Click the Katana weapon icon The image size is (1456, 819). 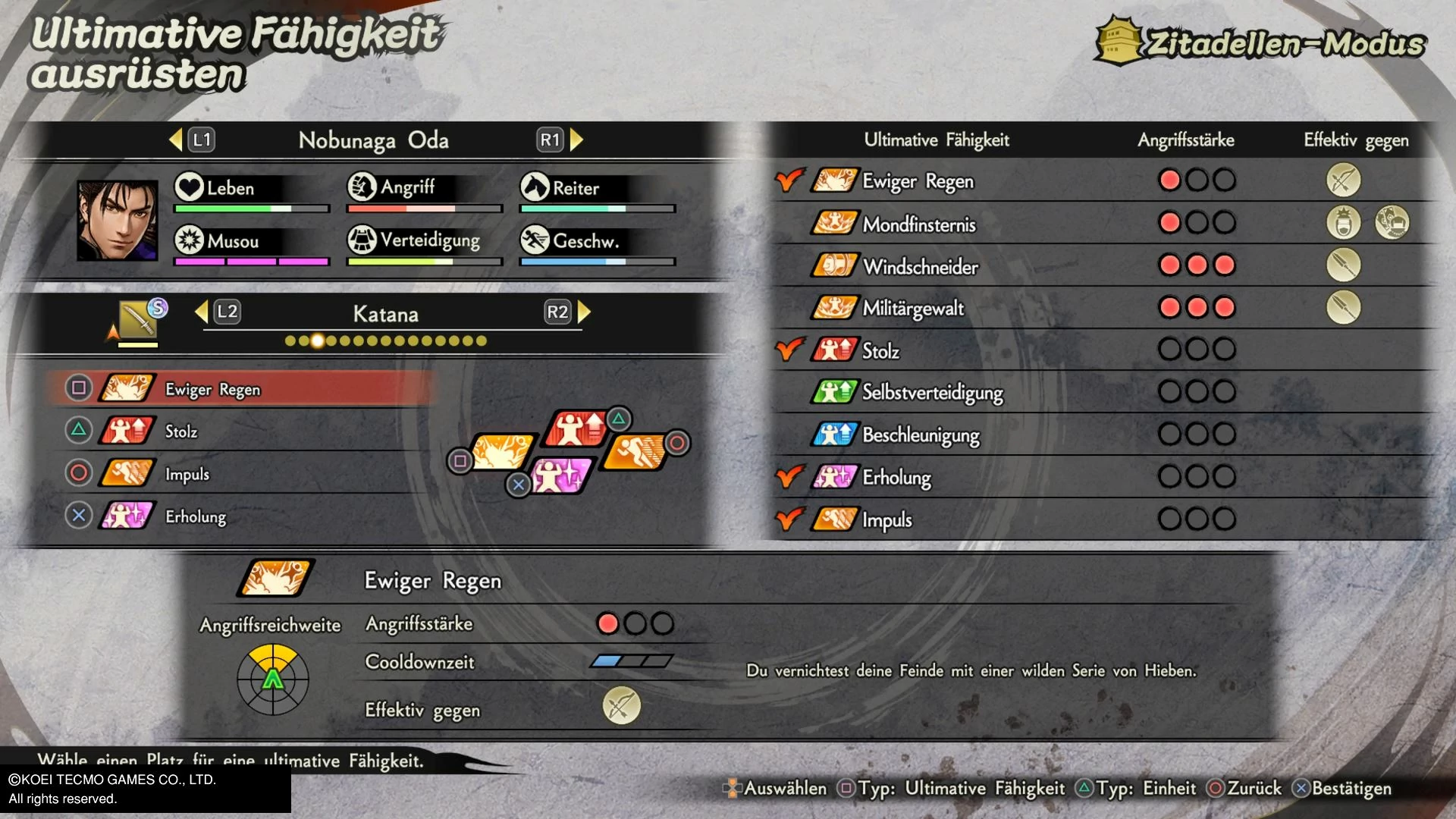137,320
